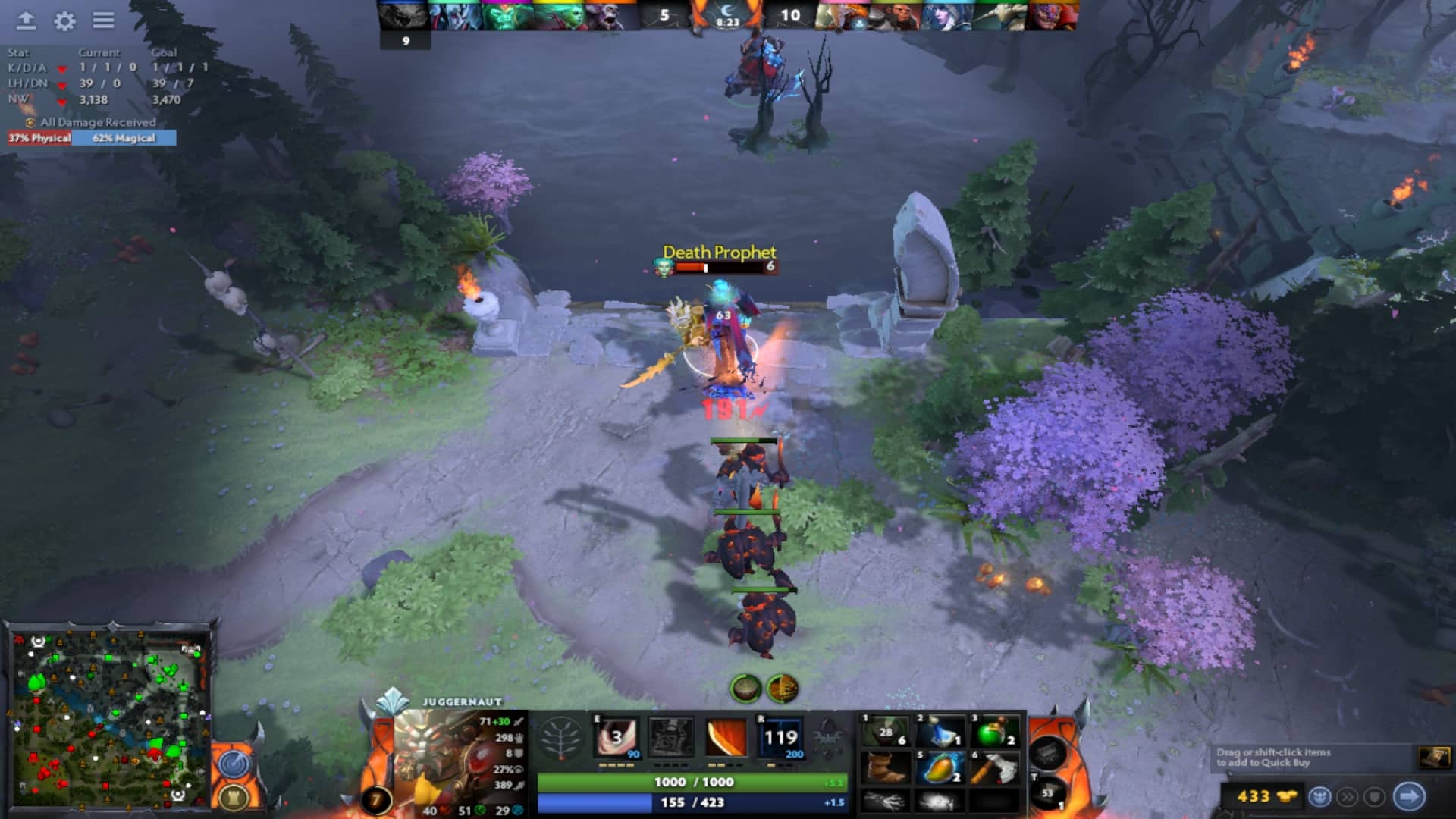The width and height of the screenshot is (1456, 819).
Task: Activate the courier speed burst double-arrow toggle
Action: (1347, 797)
